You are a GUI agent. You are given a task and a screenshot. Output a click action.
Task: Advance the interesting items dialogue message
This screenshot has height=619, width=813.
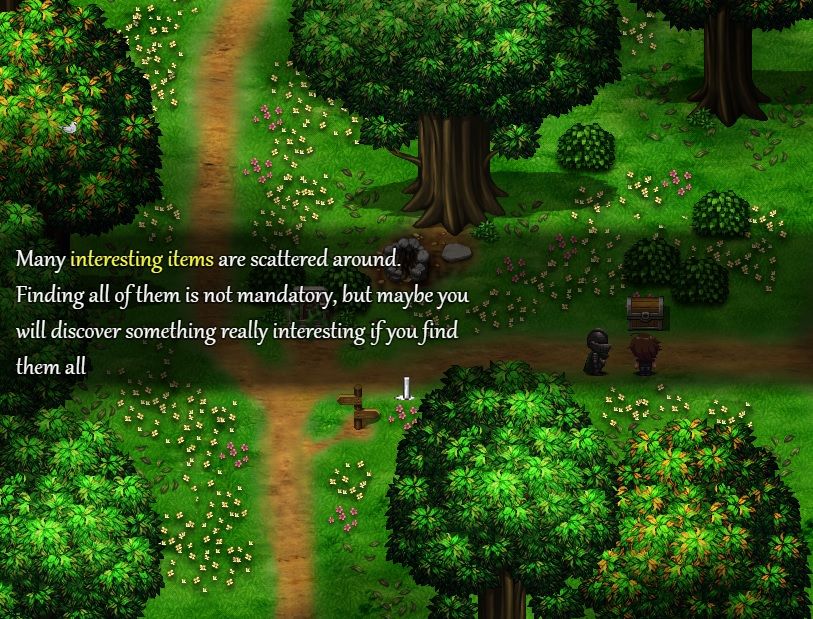pos(405,388)
